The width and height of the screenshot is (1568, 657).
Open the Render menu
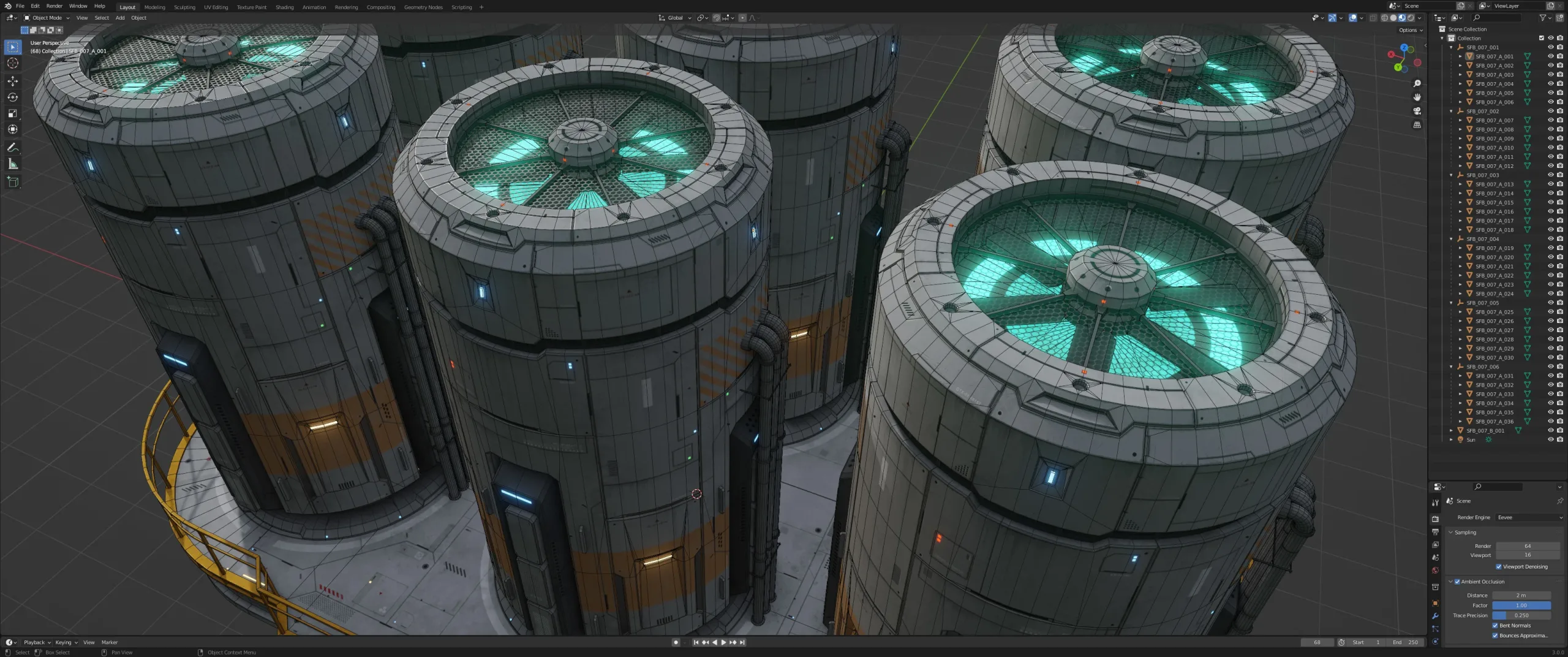click(x=55, y=6)
